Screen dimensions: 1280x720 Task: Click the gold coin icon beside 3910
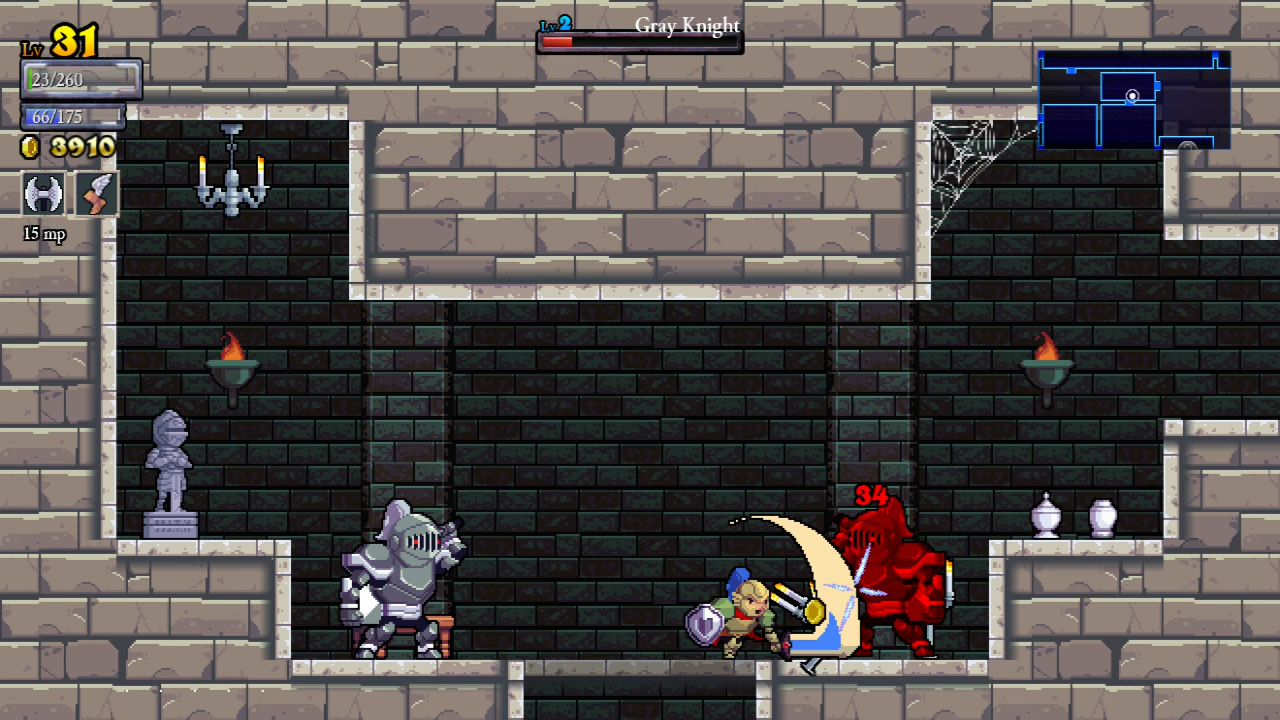[29, 148]
